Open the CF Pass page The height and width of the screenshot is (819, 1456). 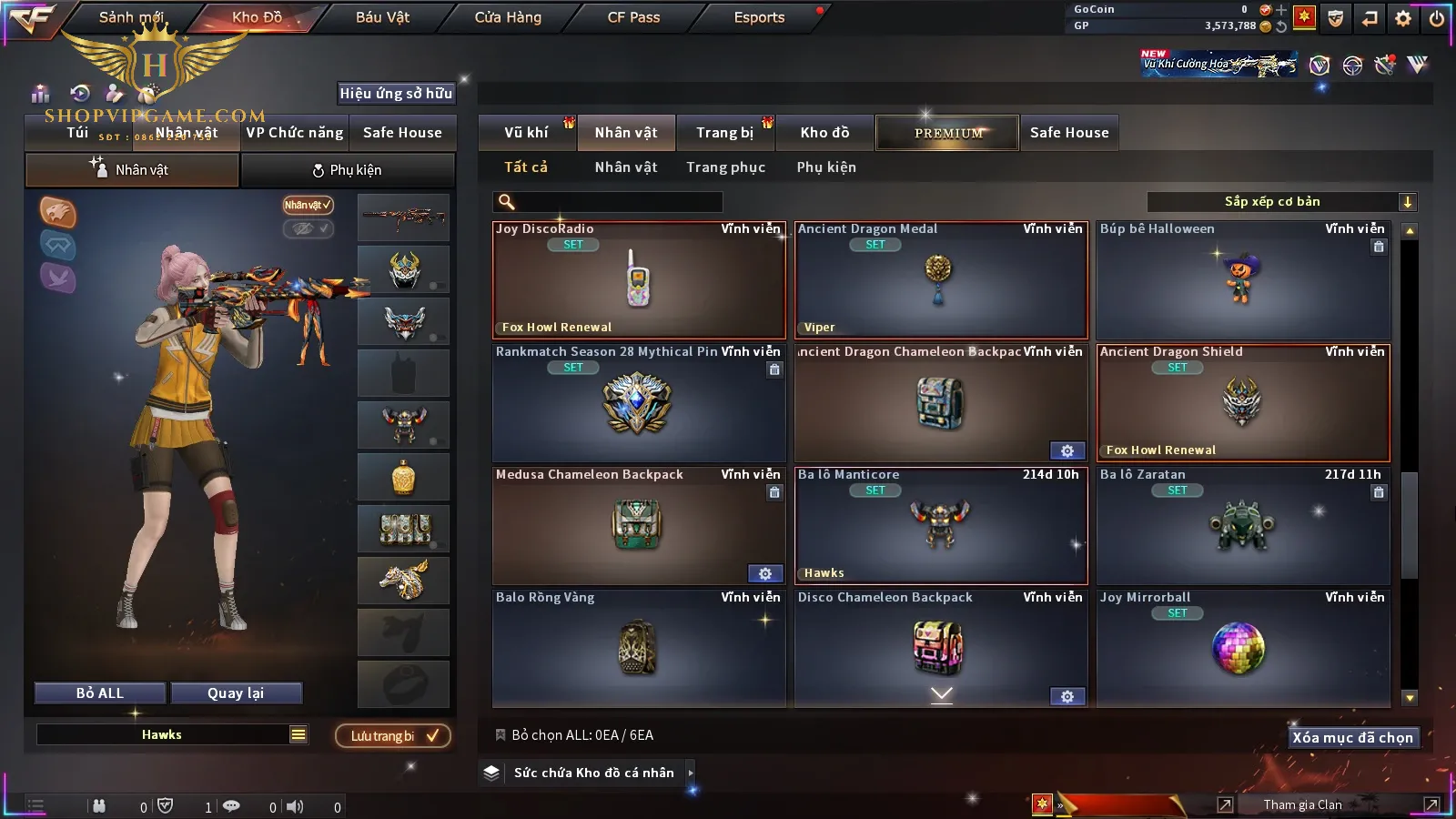(x=633, y=17)
